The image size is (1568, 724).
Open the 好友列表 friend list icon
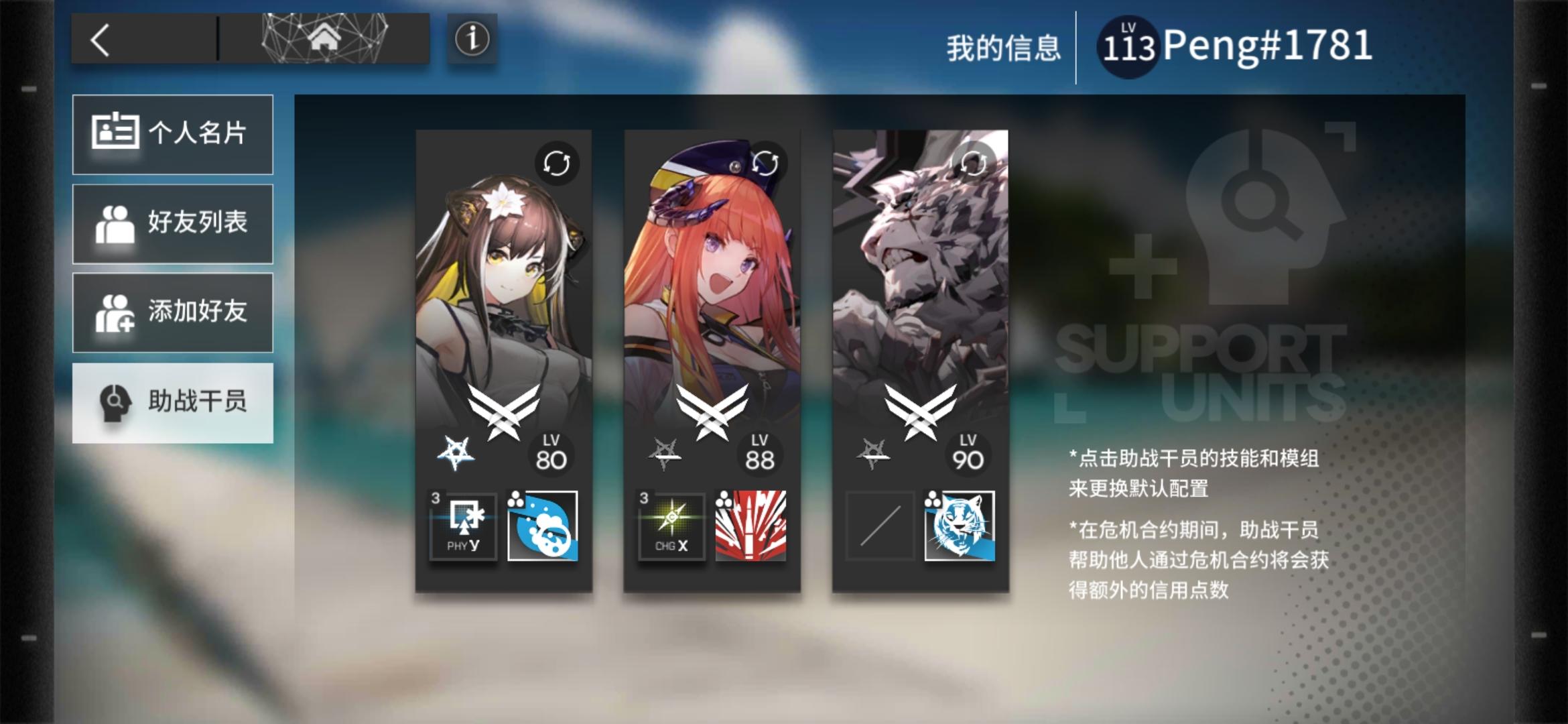(117, 223)
